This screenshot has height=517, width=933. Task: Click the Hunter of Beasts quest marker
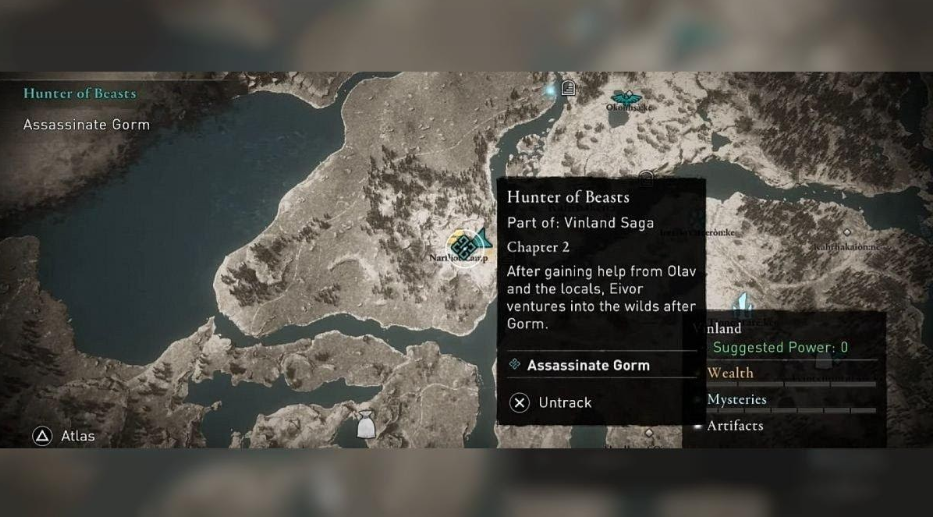[x=463, y=245]
